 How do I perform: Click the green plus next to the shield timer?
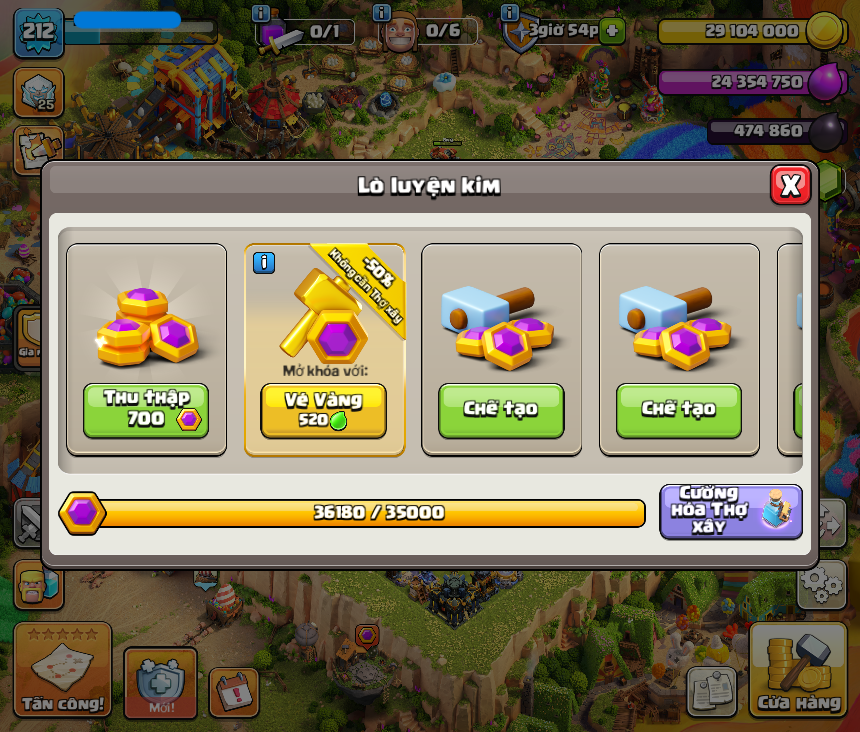click(613, 30)
